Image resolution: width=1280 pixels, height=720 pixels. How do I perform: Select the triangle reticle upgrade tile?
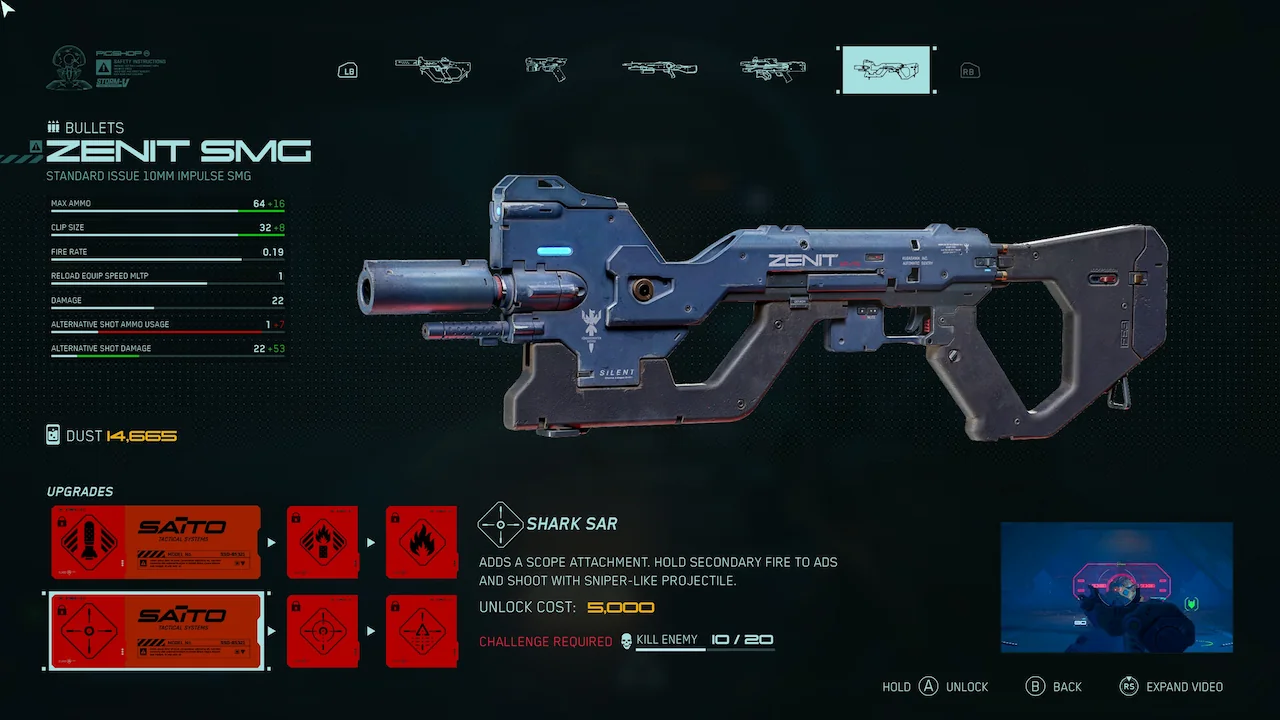pos(421,631)
